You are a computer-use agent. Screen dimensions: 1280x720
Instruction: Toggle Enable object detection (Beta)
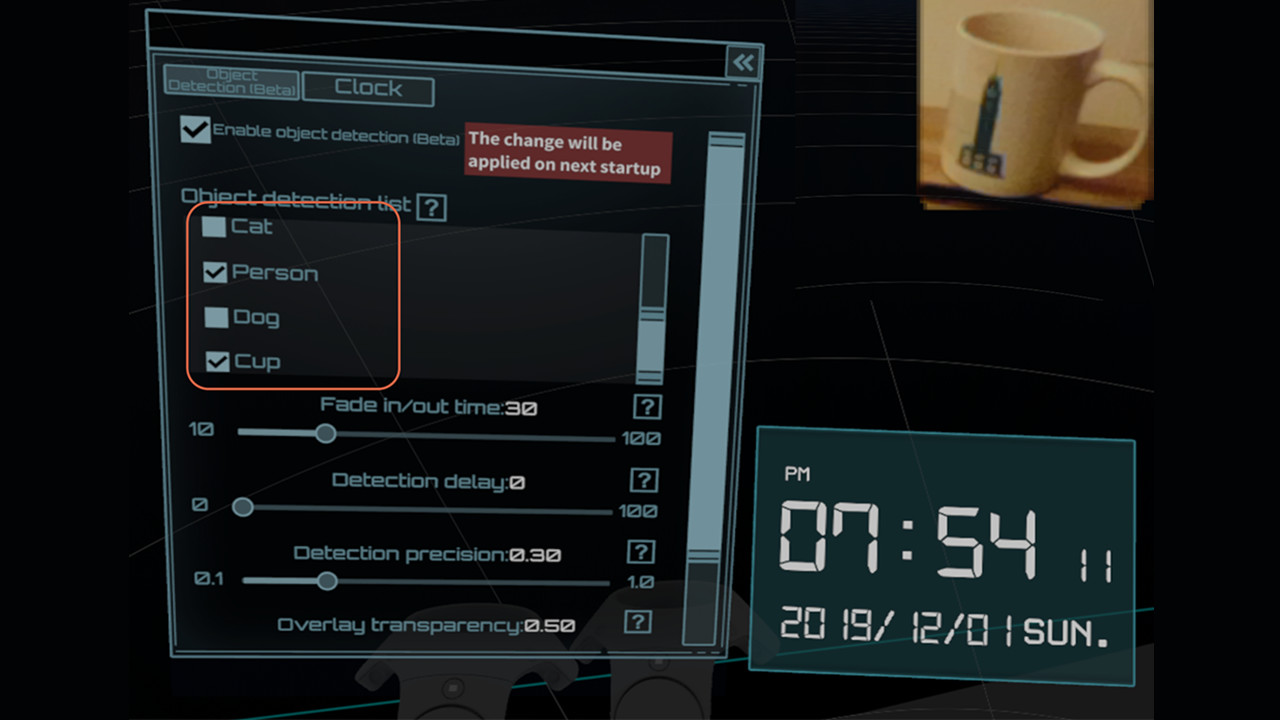195,130
